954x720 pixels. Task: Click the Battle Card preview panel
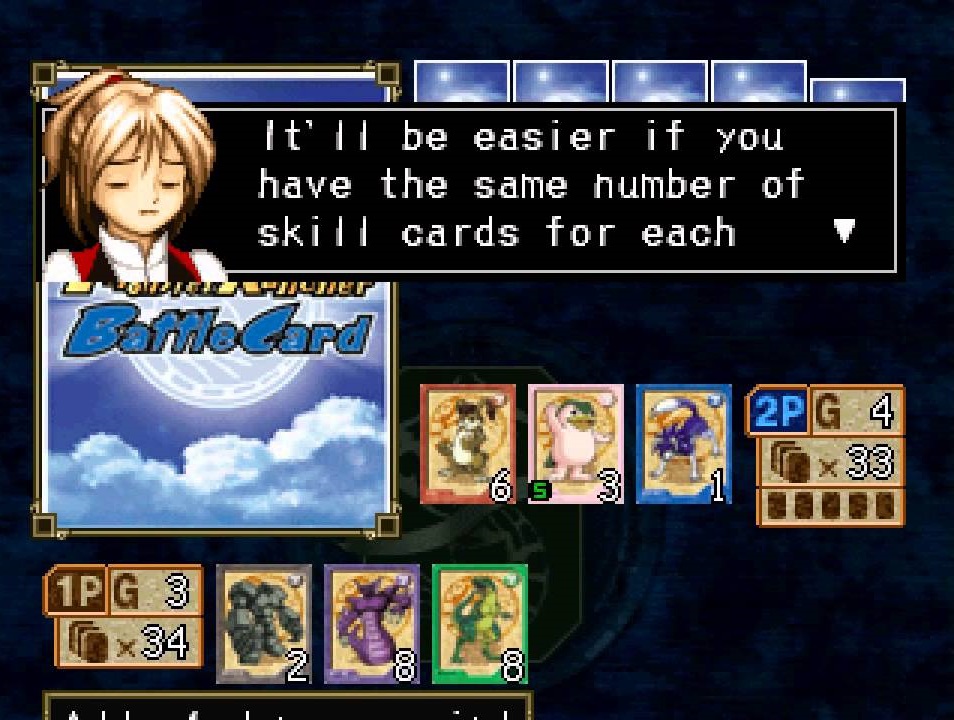click(216, 400)
